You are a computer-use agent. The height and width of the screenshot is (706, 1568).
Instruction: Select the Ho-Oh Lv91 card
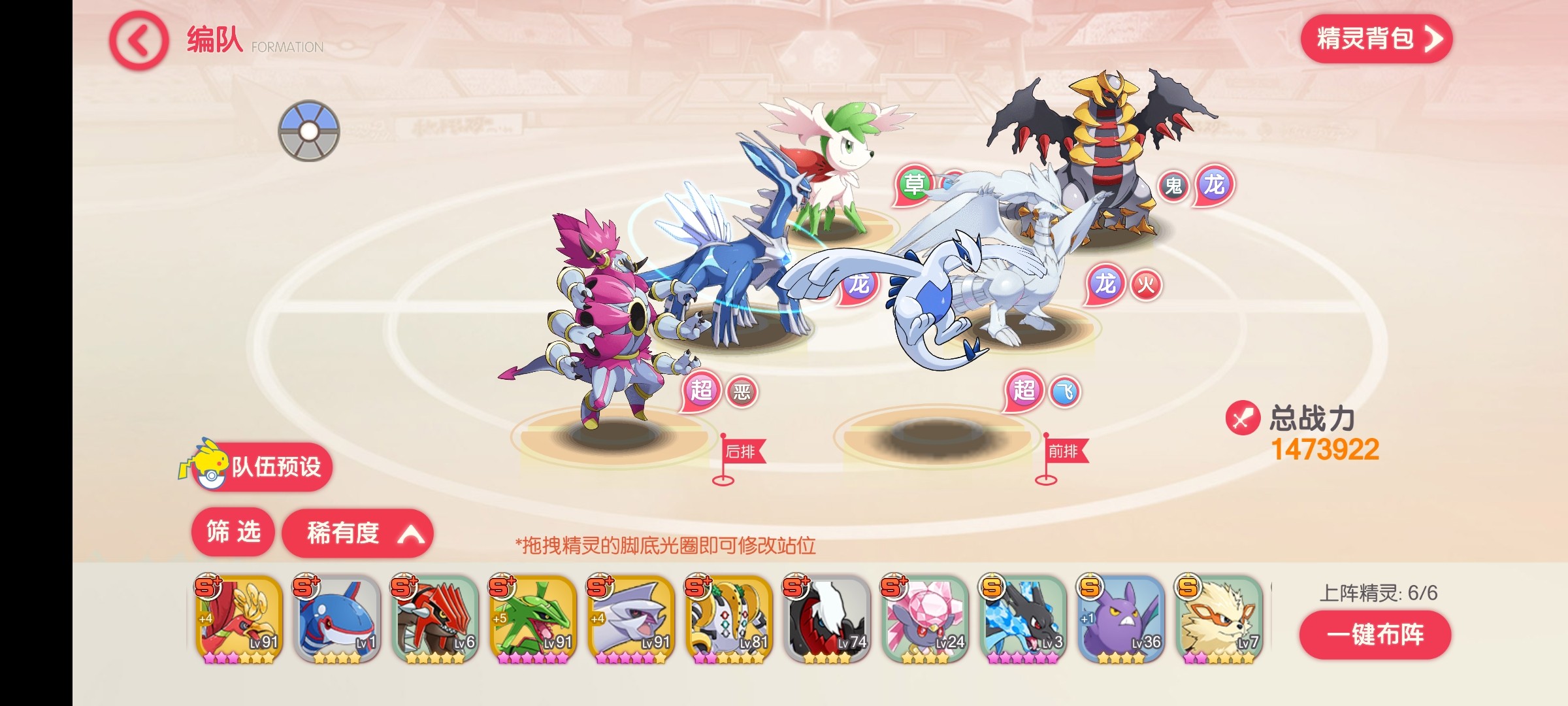pyautogui.click(x=239, y=619)
